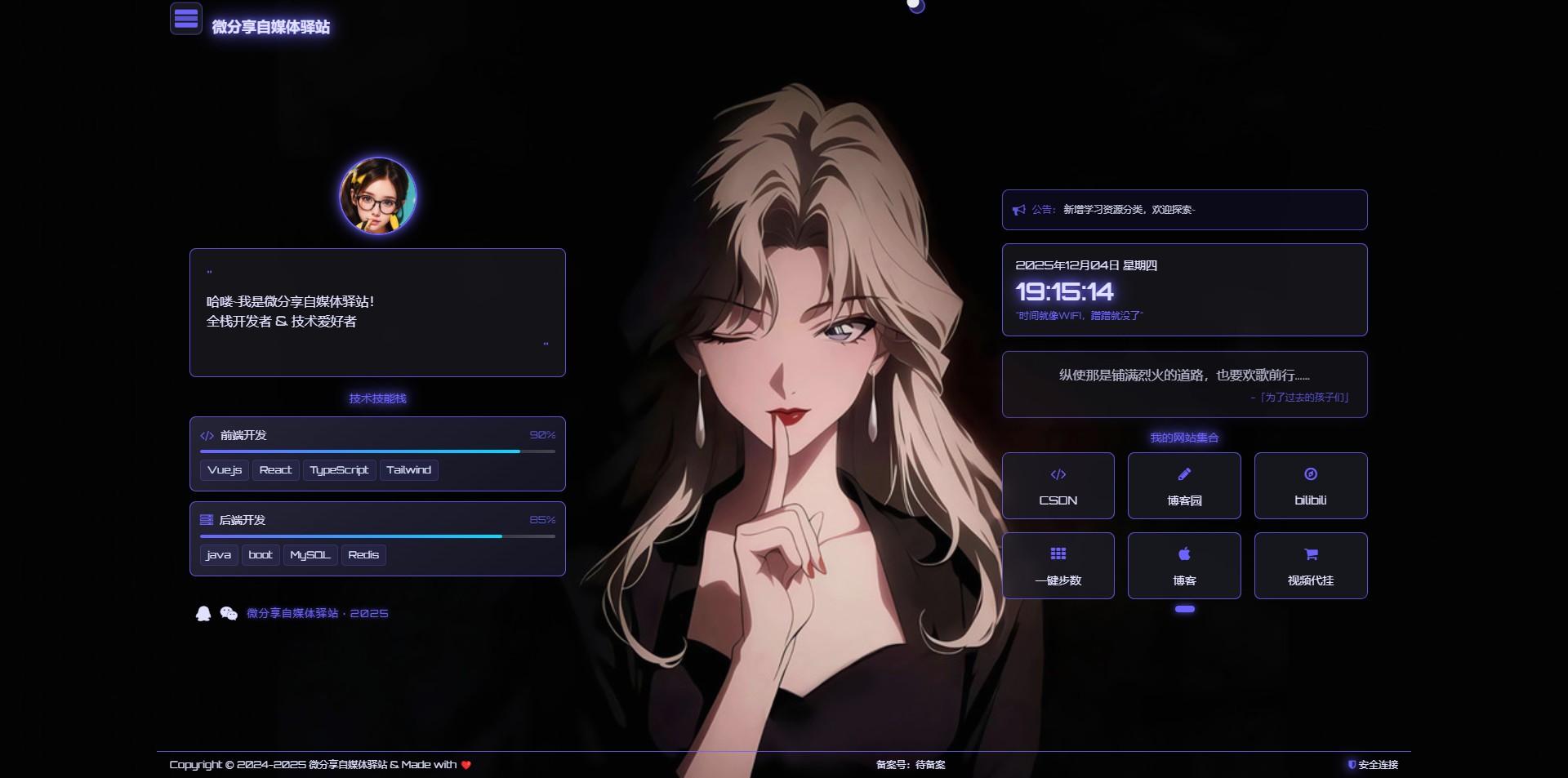Screen dimensions: 1568x778
Task: Click the circular profile avatar
Action: coord(377,196)
